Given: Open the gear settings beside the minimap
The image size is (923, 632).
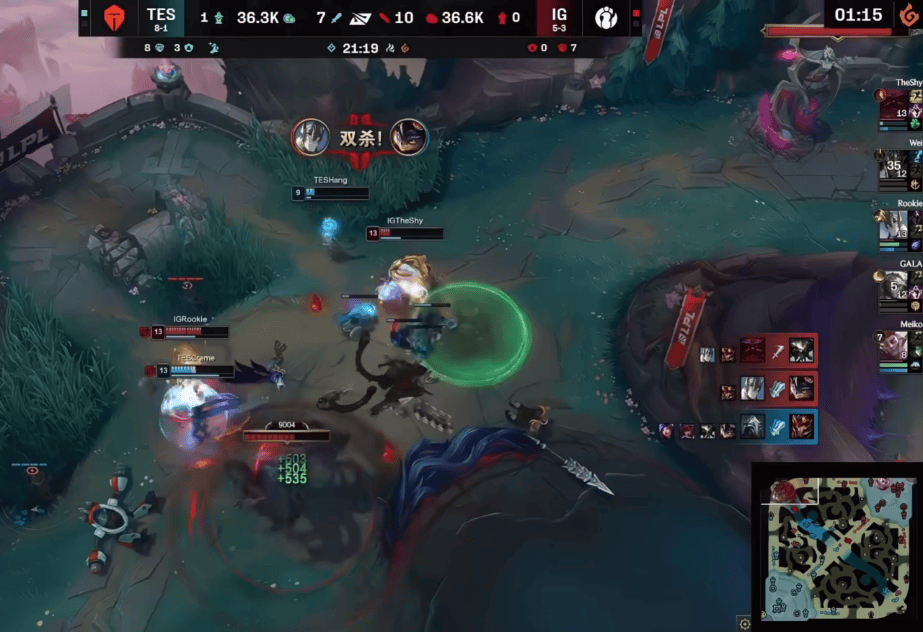Looking at the screenshot, I should point(743,624).
